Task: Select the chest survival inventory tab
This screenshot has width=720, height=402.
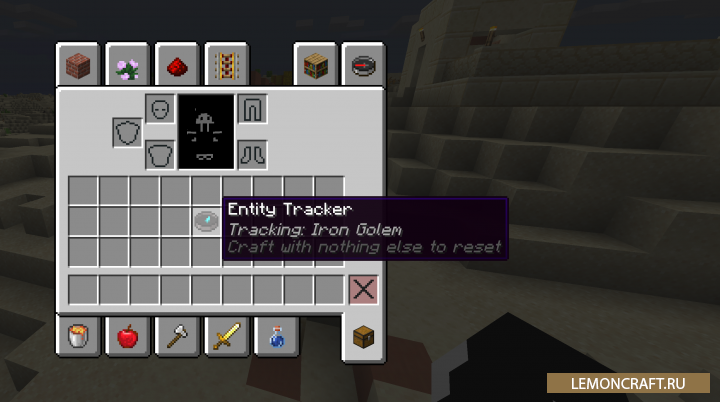Action: (363, 336)
